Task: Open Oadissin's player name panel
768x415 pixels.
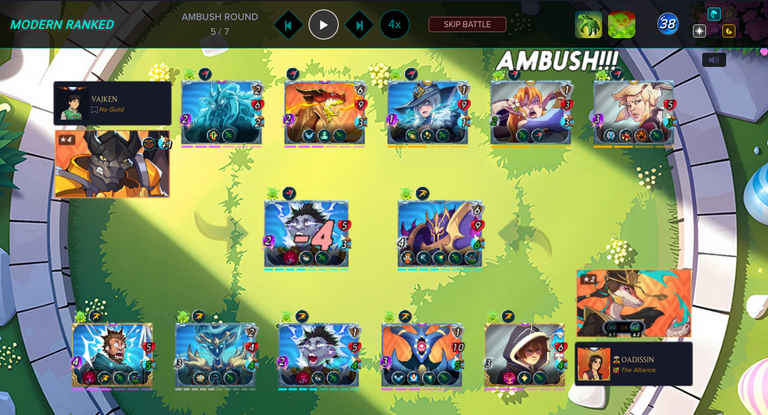Action: [x=633, y=364]
